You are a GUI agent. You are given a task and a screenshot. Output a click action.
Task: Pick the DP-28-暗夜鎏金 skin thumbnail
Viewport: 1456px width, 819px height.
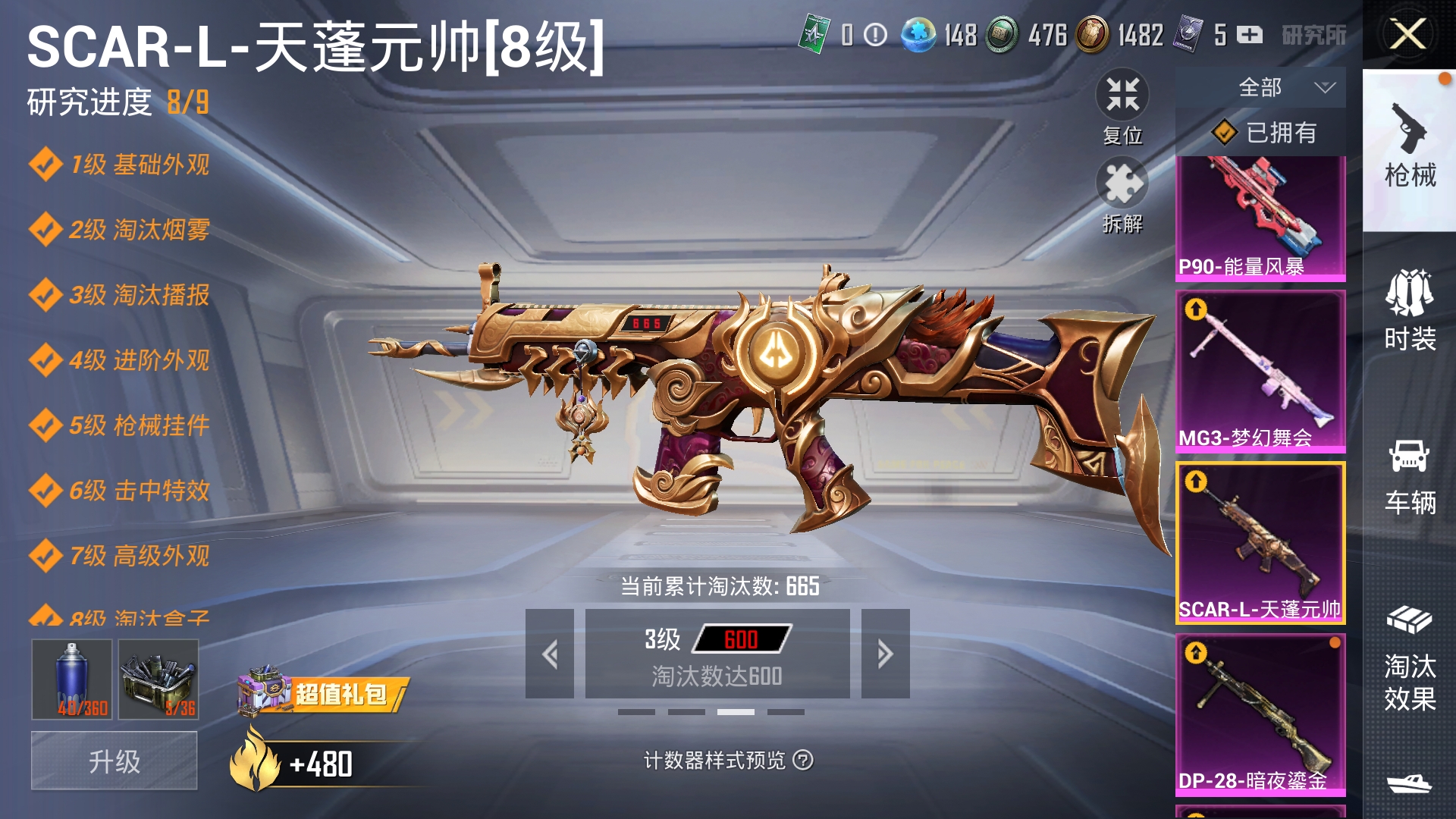pyautogui.click(x=1260, y=714)
